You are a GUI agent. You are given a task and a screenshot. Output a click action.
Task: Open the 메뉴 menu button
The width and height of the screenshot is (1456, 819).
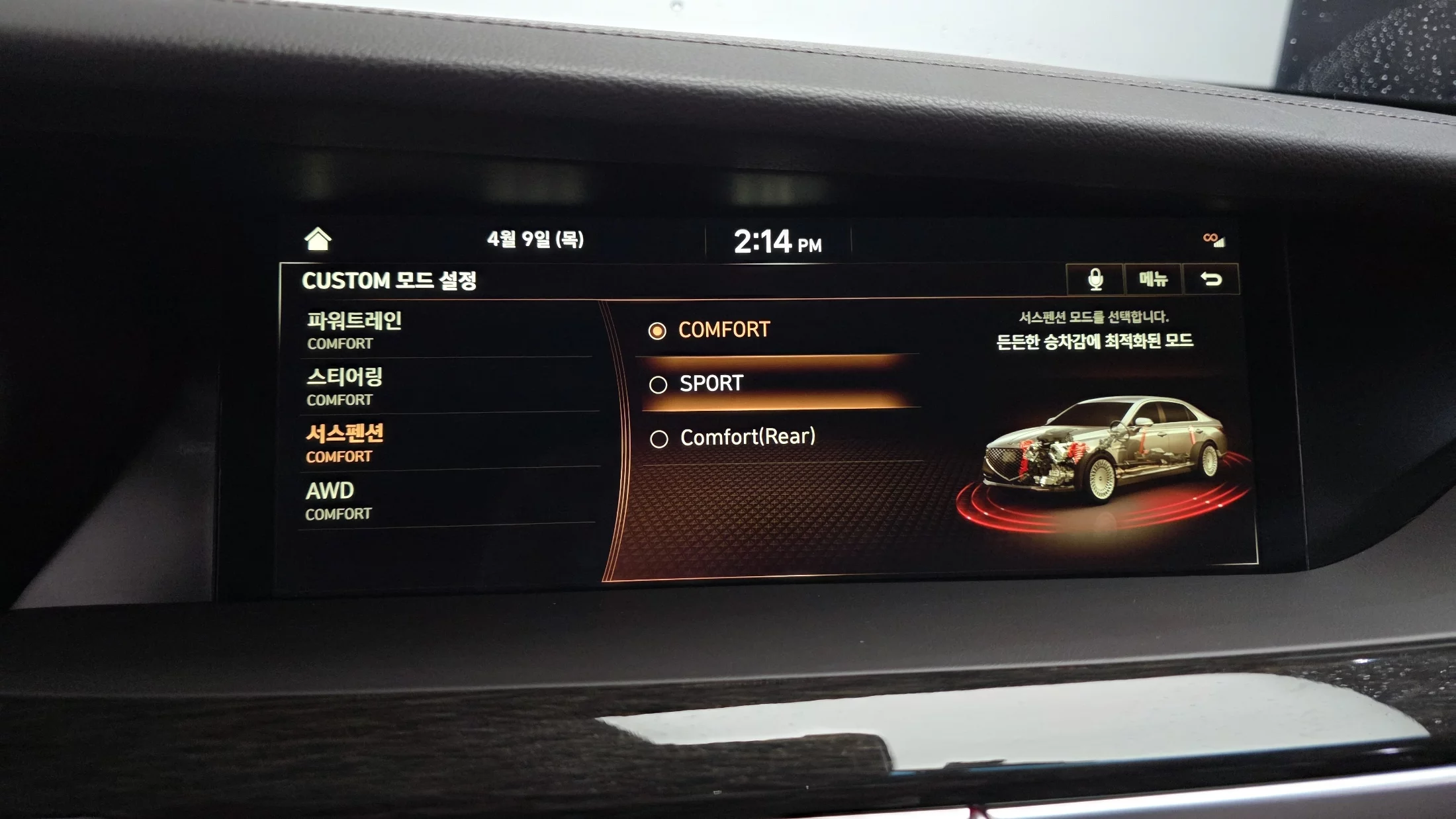click(x=1153, y=279)
